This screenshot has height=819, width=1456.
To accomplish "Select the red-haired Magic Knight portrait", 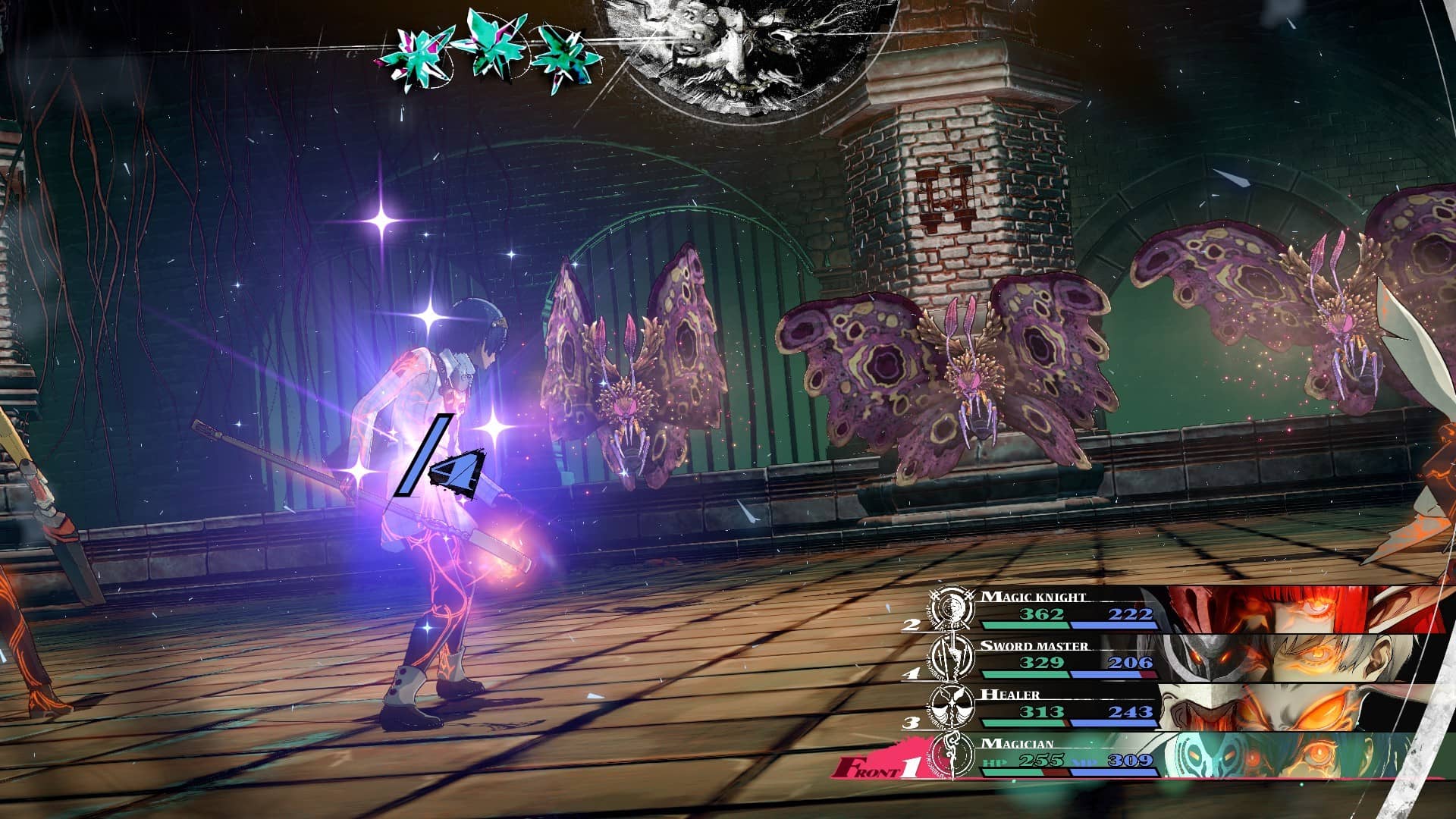I will (x=1304, y=610).
